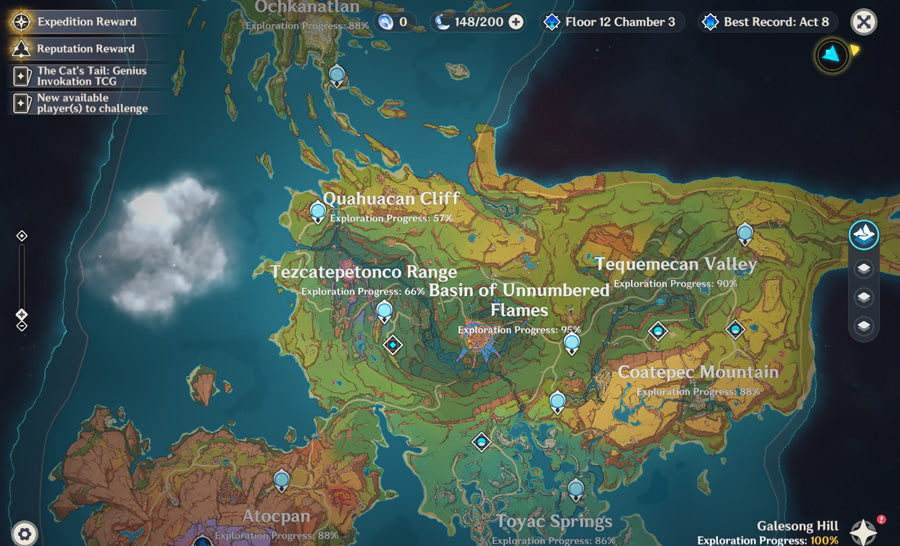Screen dimensions: 900x546
Task: Click the blue player location arrow icon
Action: [x=832, y=55]
